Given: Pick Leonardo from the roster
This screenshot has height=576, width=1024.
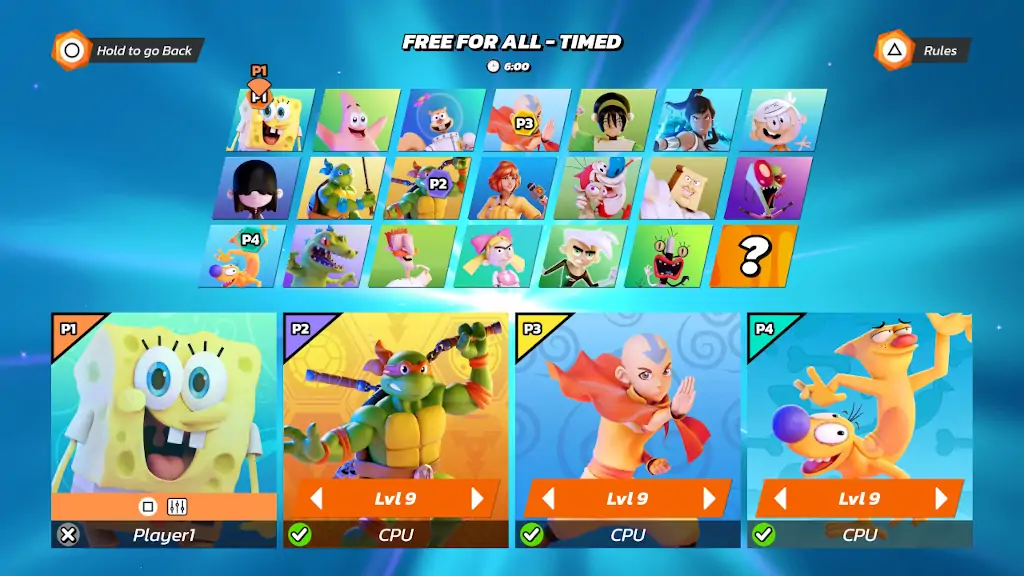Looking at the screenshot, I should [x=340, y=188].
